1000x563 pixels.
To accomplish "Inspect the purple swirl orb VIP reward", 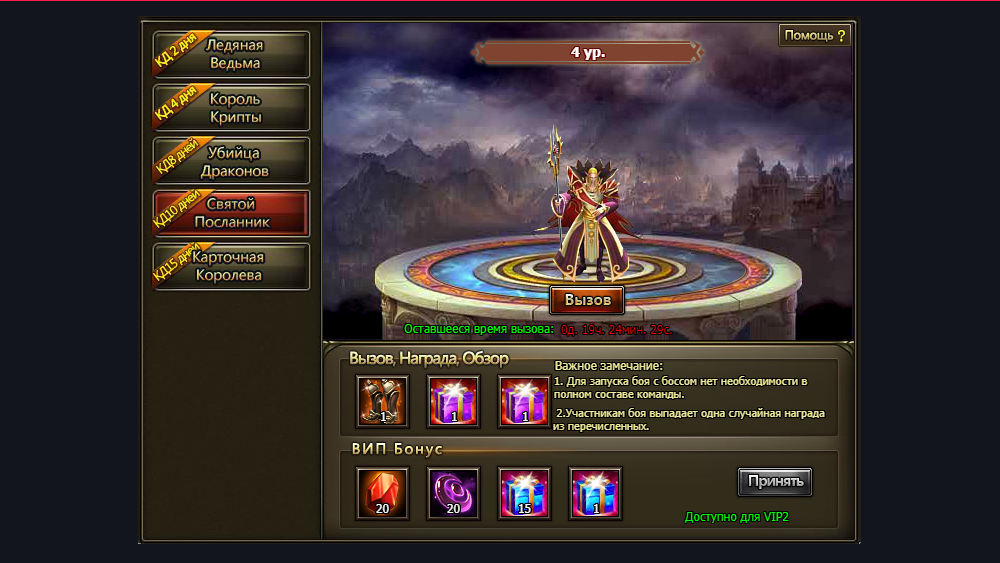I will coord(453,493).
